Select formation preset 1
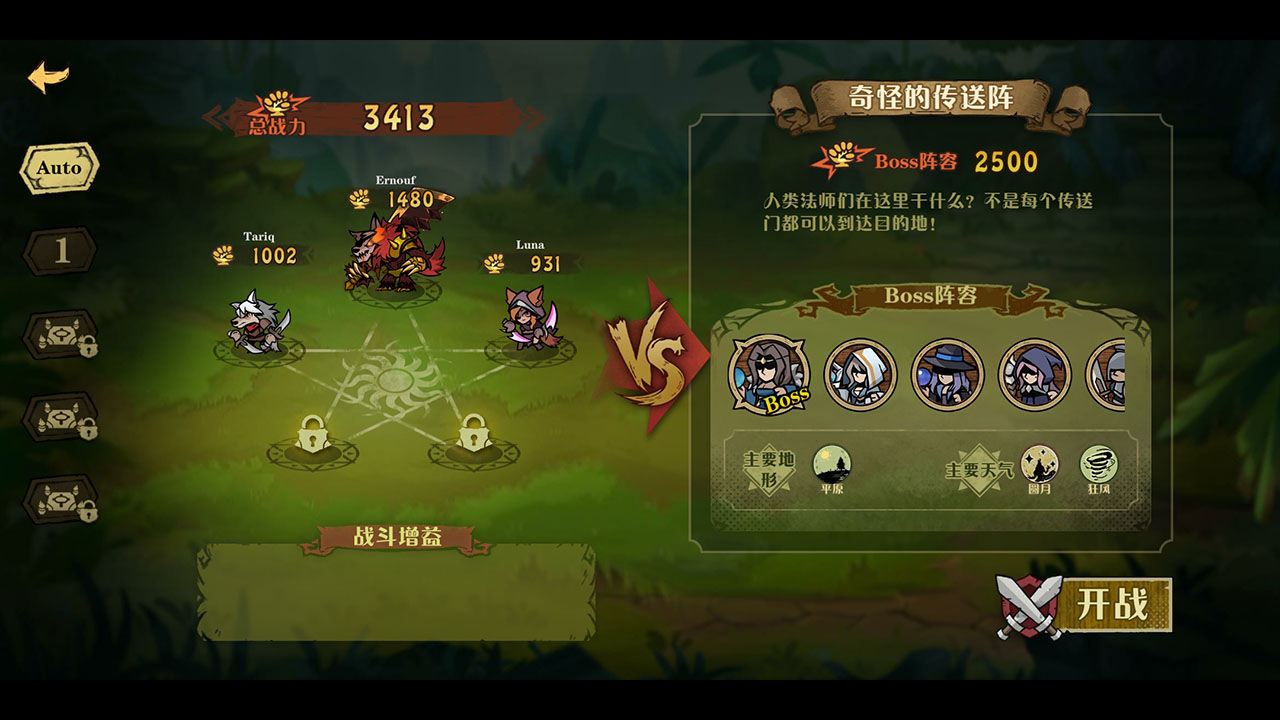 coord(61,251)
